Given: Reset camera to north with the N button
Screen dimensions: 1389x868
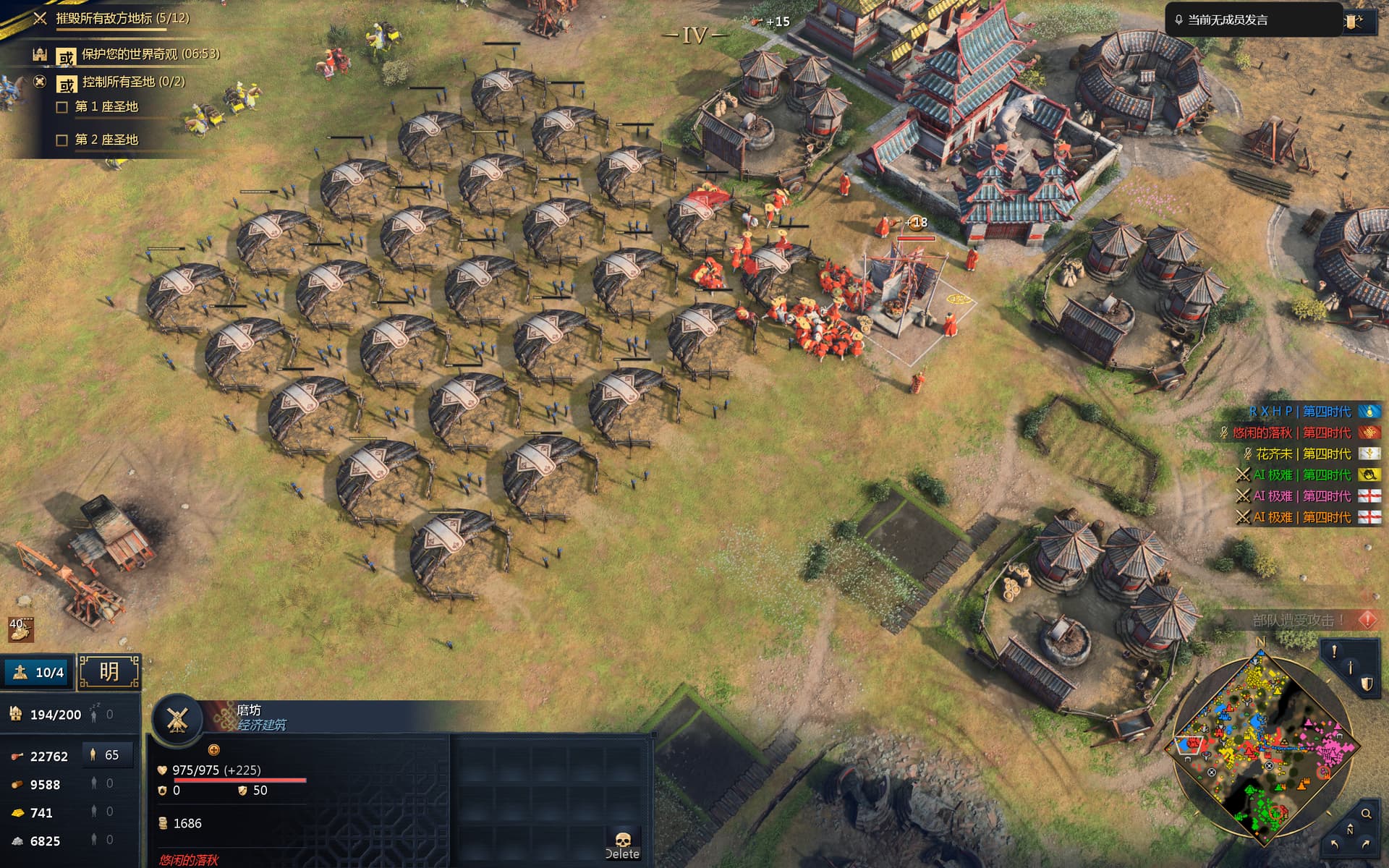Looking at the screenshot, I should pyautogui.click(x=1350, y=830).
